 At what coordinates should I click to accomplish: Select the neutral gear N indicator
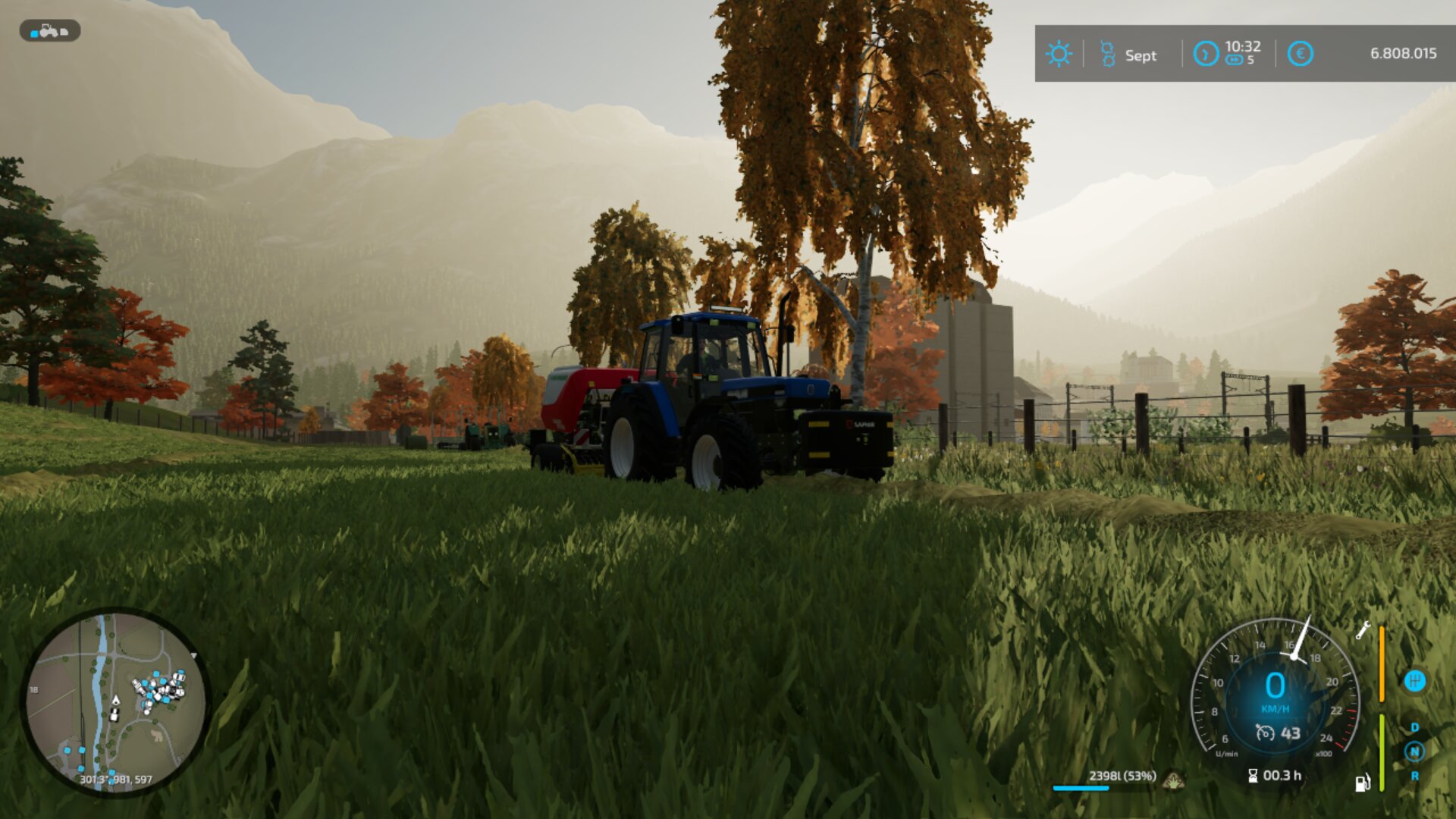[x=1414, y=752]
